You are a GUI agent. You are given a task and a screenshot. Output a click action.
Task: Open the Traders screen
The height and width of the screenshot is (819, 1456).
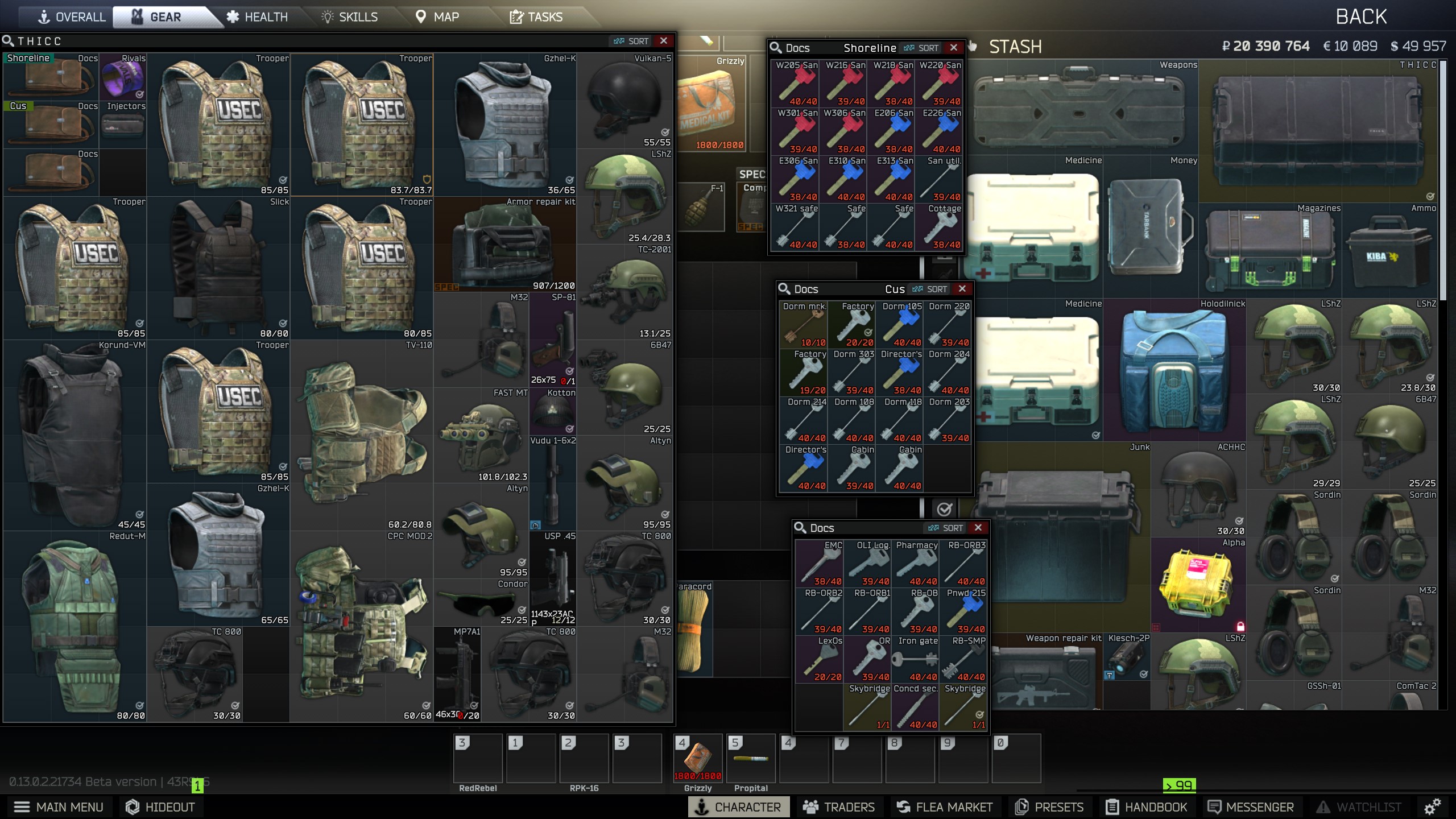coord(841,806)
